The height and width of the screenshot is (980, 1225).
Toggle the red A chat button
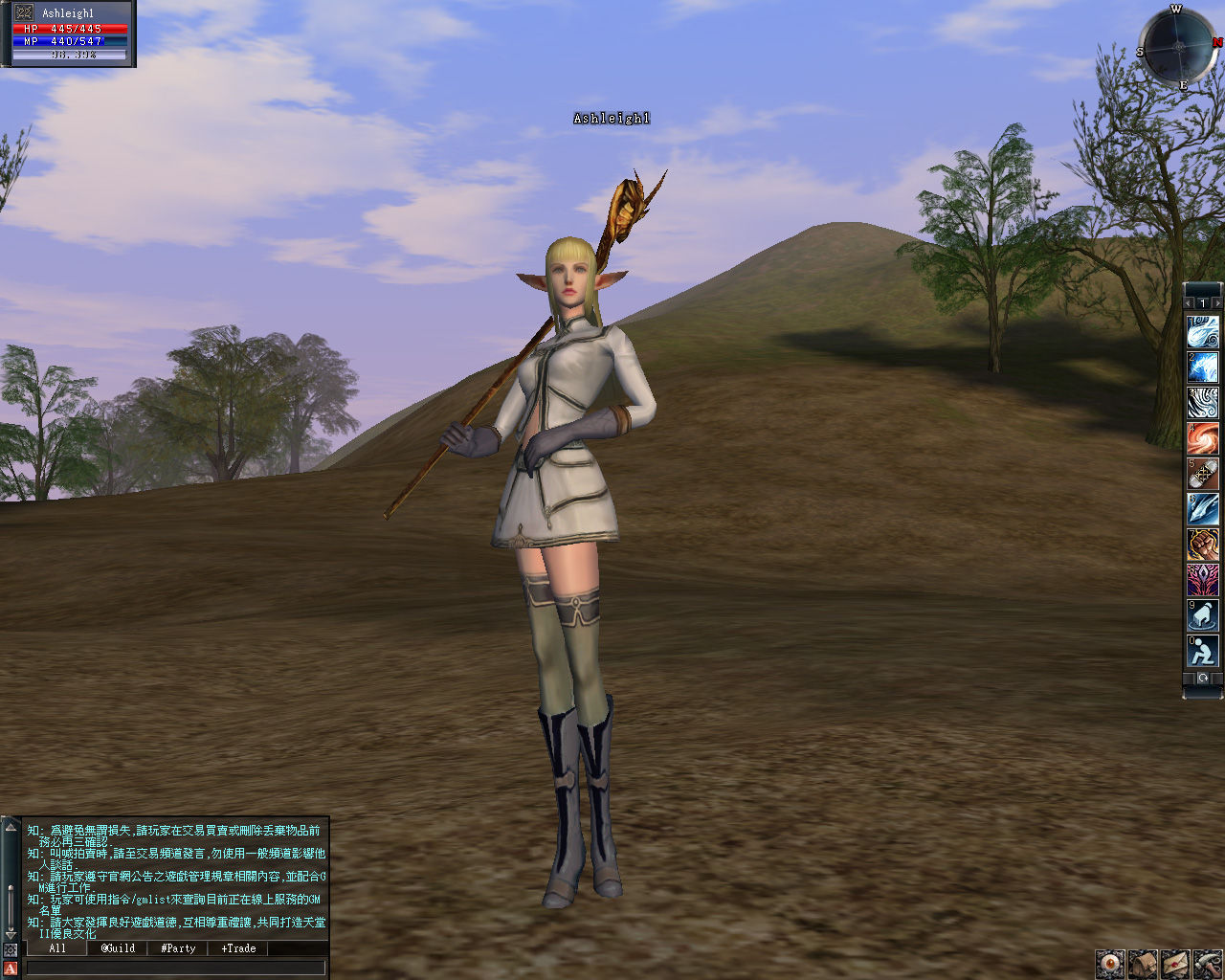pyautogui.click(x=11, y=969)
